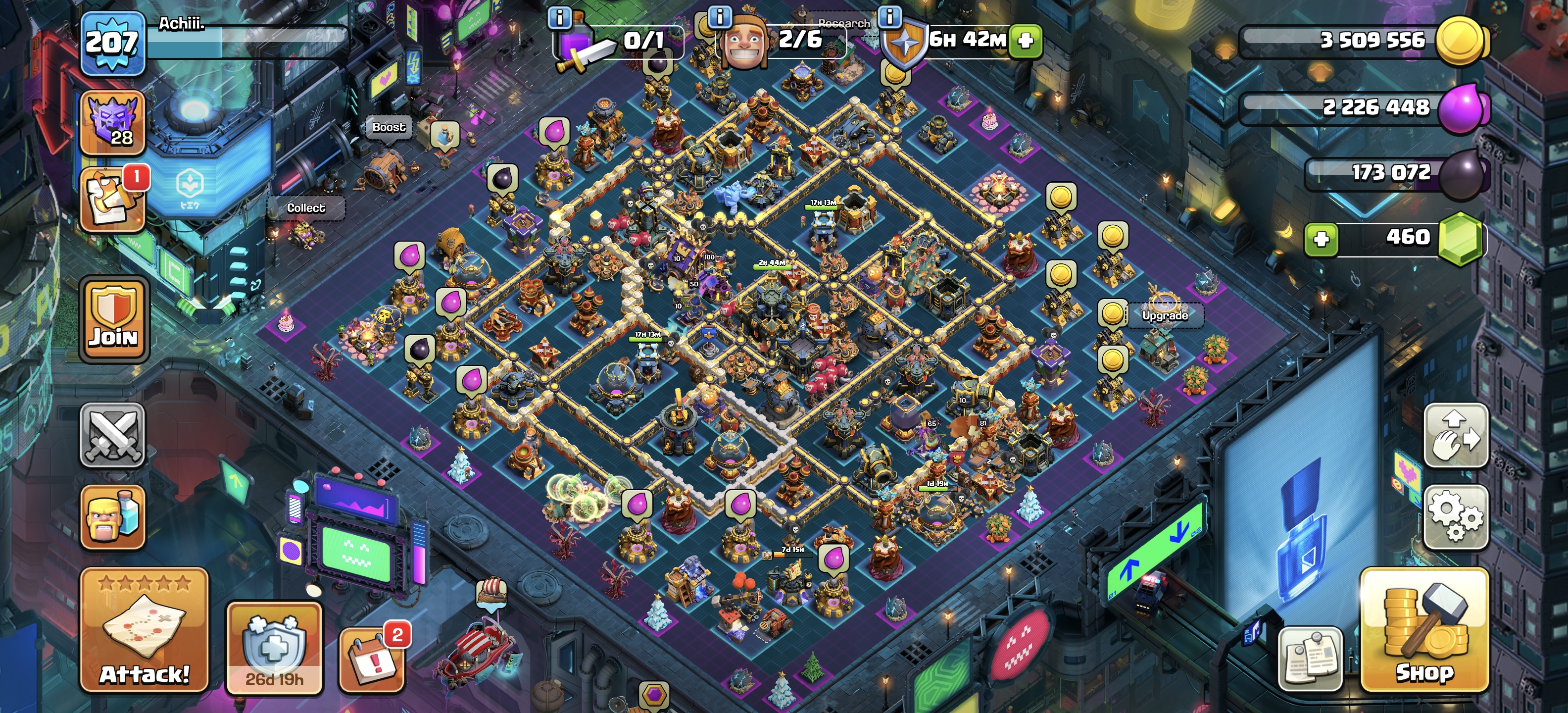Tap the Boost bubble
The image size is (1568, 713).
(x=389, y=127)
